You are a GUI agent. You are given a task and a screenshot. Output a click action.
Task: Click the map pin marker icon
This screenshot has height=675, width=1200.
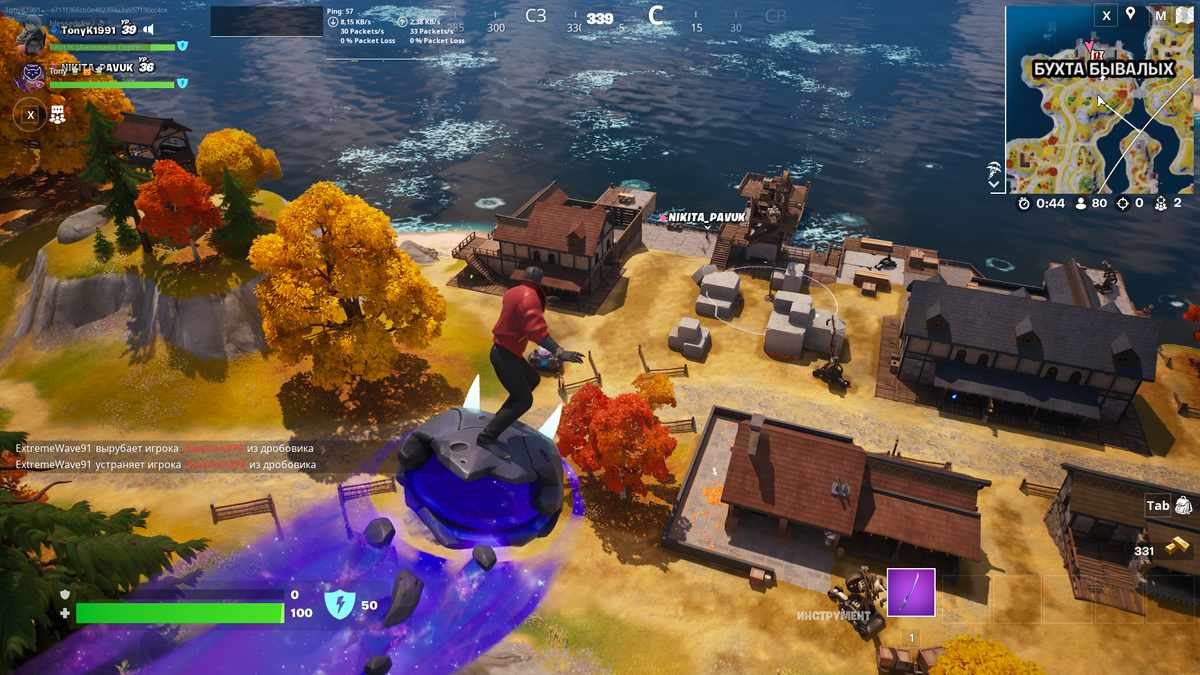point(1131,14)
